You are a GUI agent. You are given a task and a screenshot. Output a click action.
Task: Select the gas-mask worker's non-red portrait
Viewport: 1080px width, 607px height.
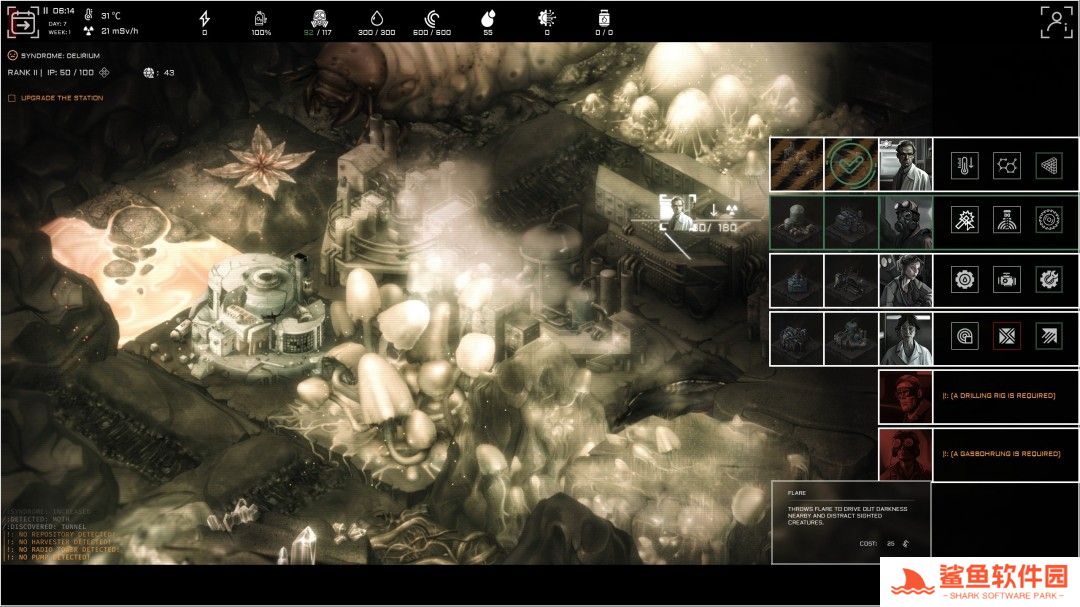[905, 222]
